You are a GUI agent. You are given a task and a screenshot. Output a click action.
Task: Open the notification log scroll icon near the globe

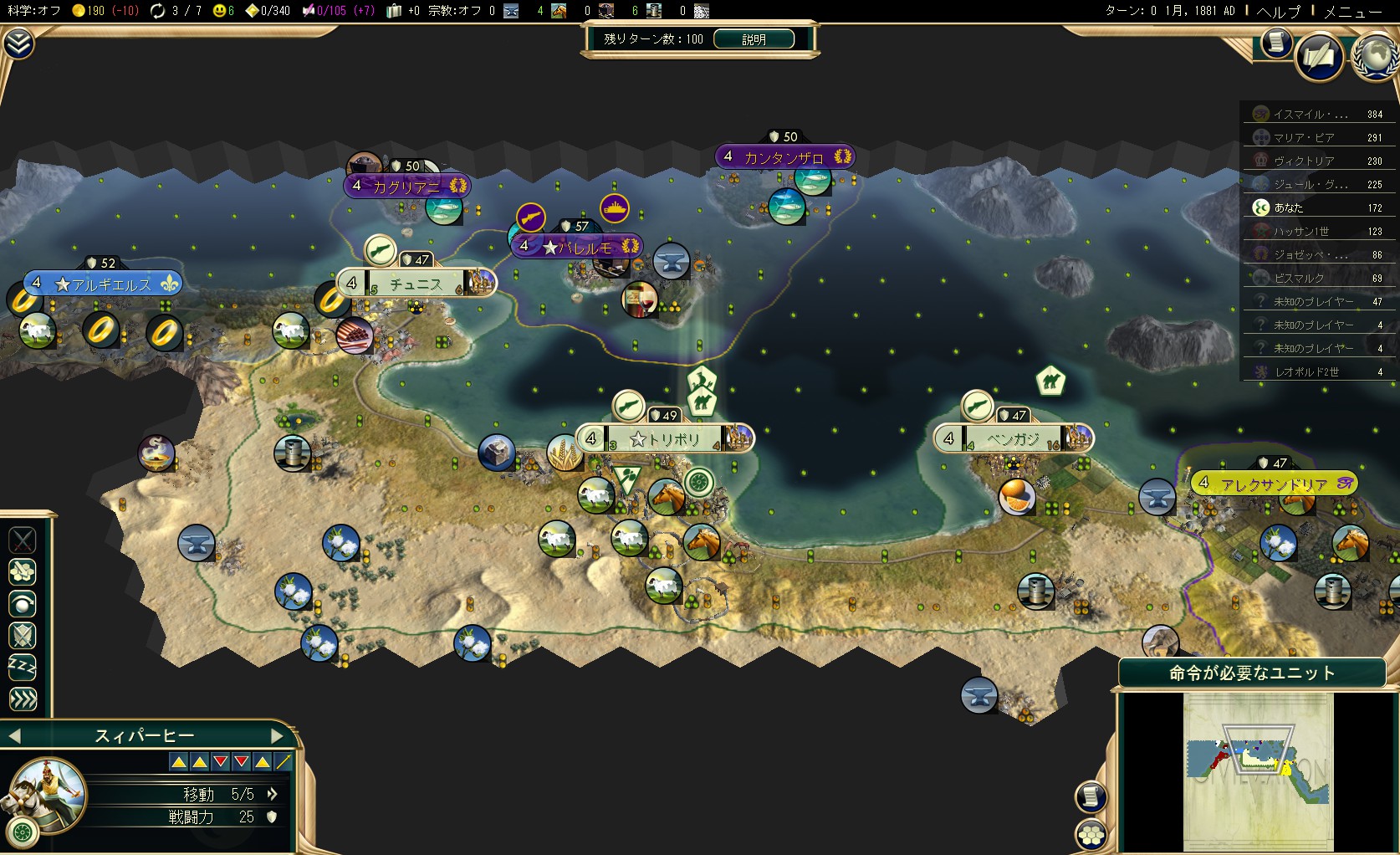(1276, 42)
